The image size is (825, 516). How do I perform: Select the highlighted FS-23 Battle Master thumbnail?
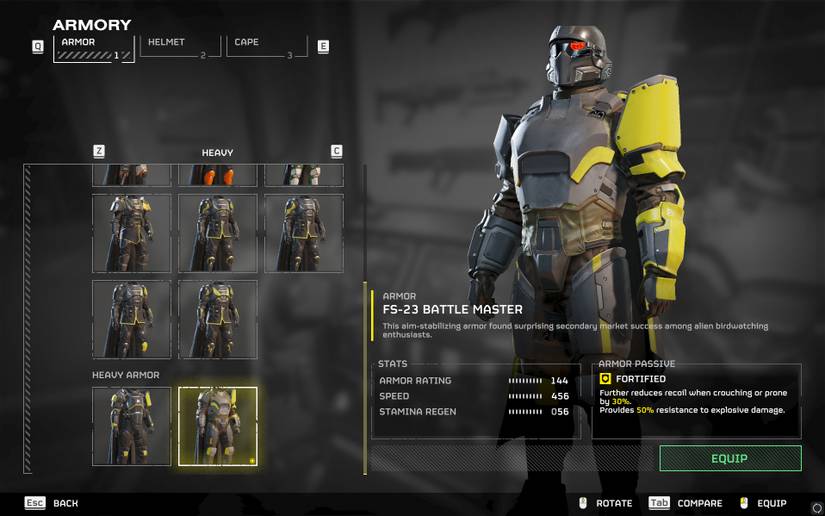point(218,426)
